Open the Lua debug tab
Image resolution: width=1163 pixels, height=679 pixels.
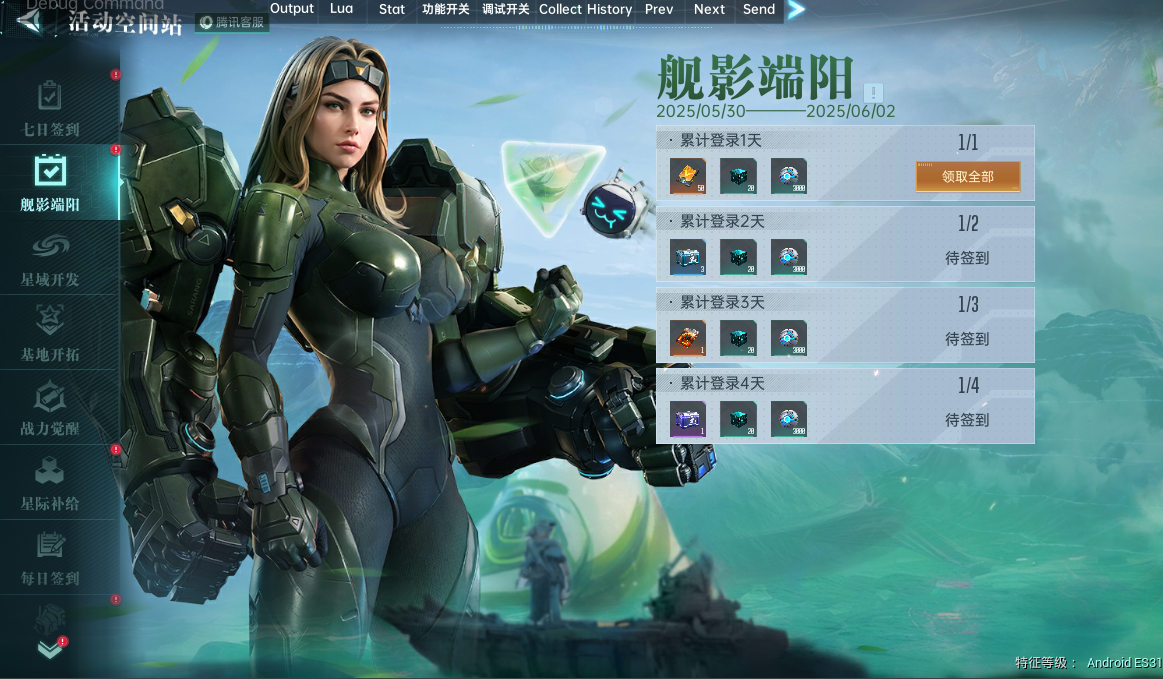341,9
